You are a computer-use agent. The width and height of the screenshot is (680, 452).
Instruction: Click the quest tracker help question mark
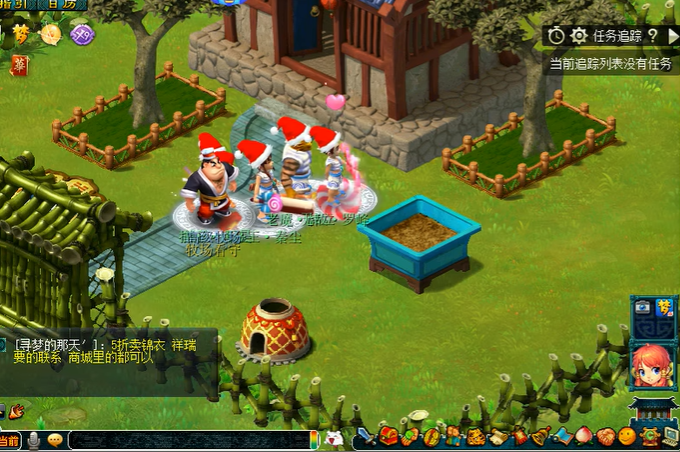[x=651, y=36]
